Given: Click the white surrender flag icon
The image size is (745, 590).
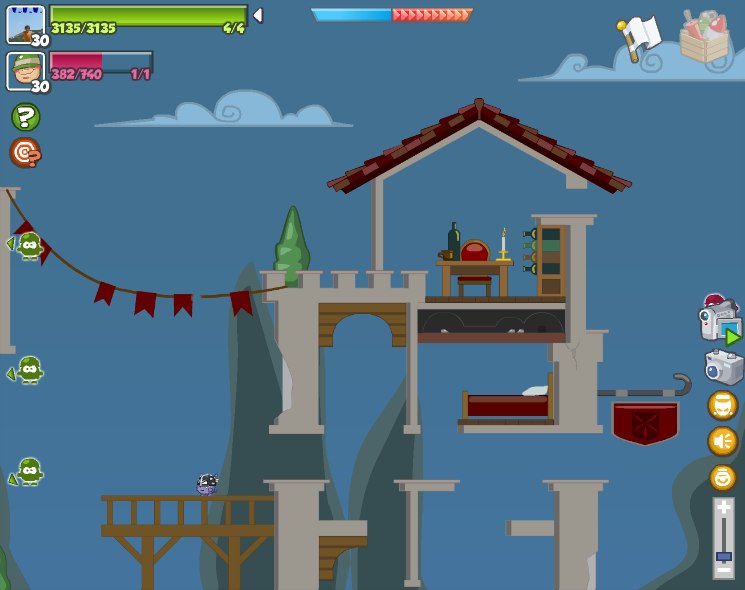Looking at the screenshot, I should coord(639,38).
